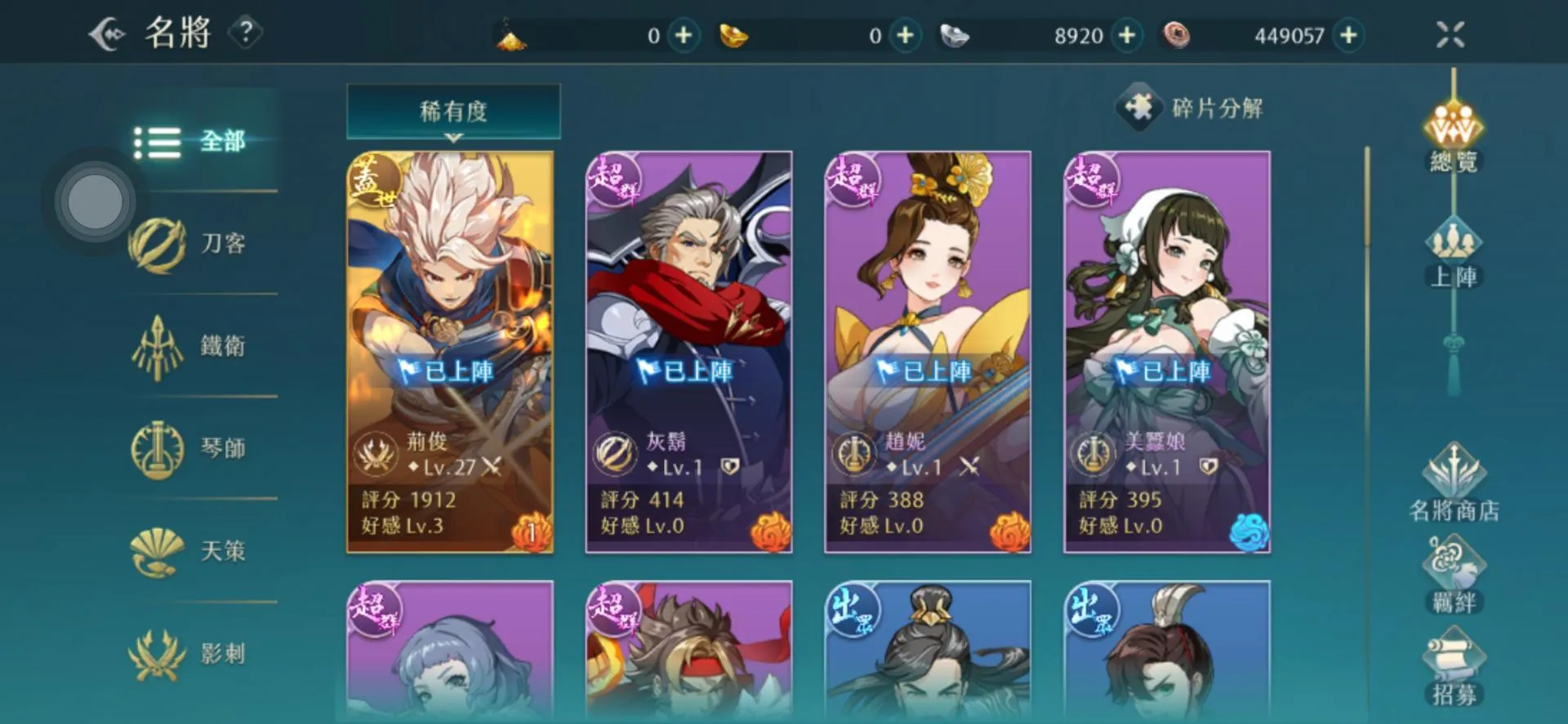The image size is (1568, 724).
Task: Go back using the arrow button
Action: click(x=108, y=34)
